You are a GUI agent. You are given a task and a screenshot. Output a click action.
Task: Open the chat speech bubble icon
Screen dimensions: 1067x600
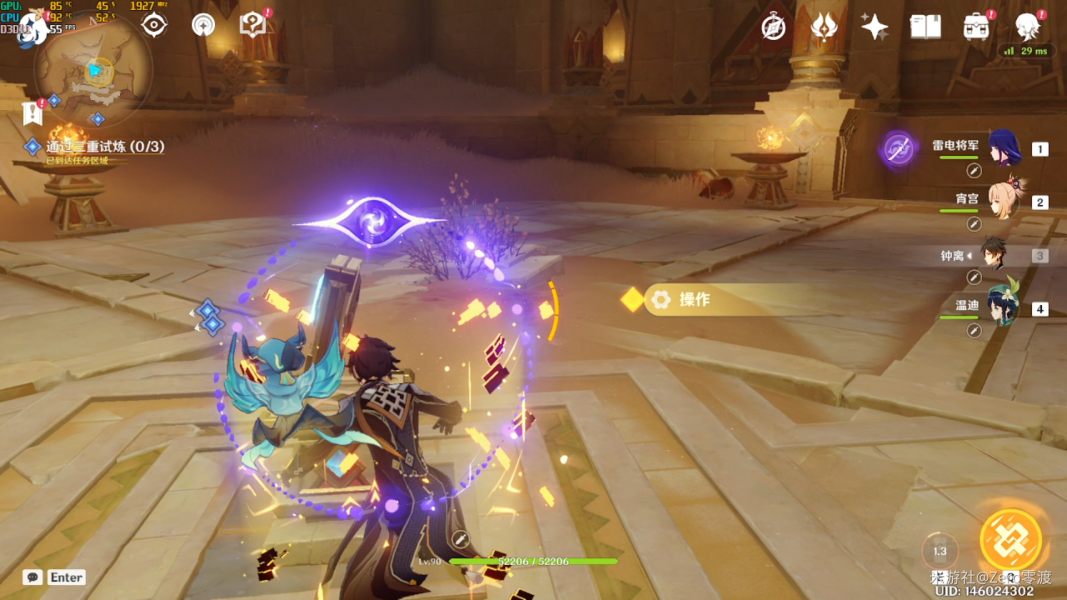(33, 577)
